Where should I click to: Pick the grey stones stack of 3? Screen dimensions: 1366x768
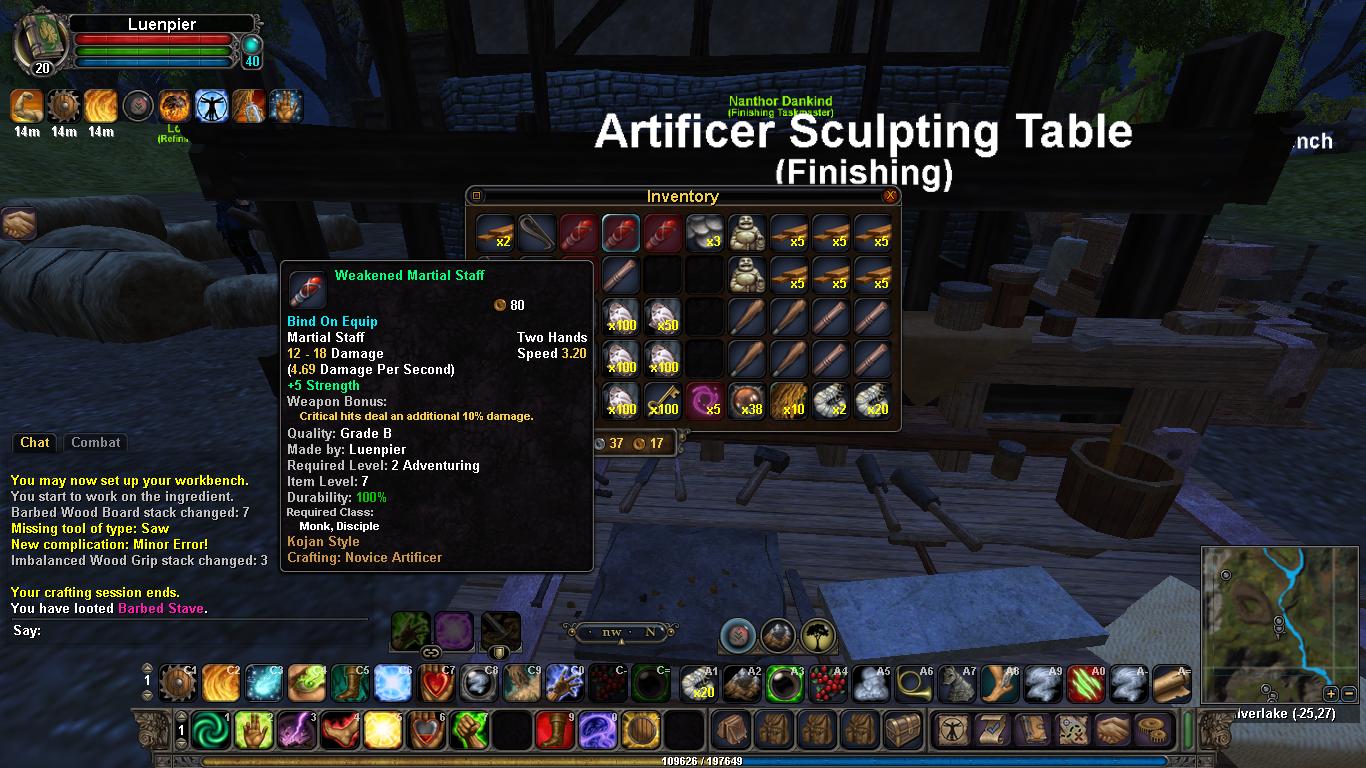click(x=704, y=232)
